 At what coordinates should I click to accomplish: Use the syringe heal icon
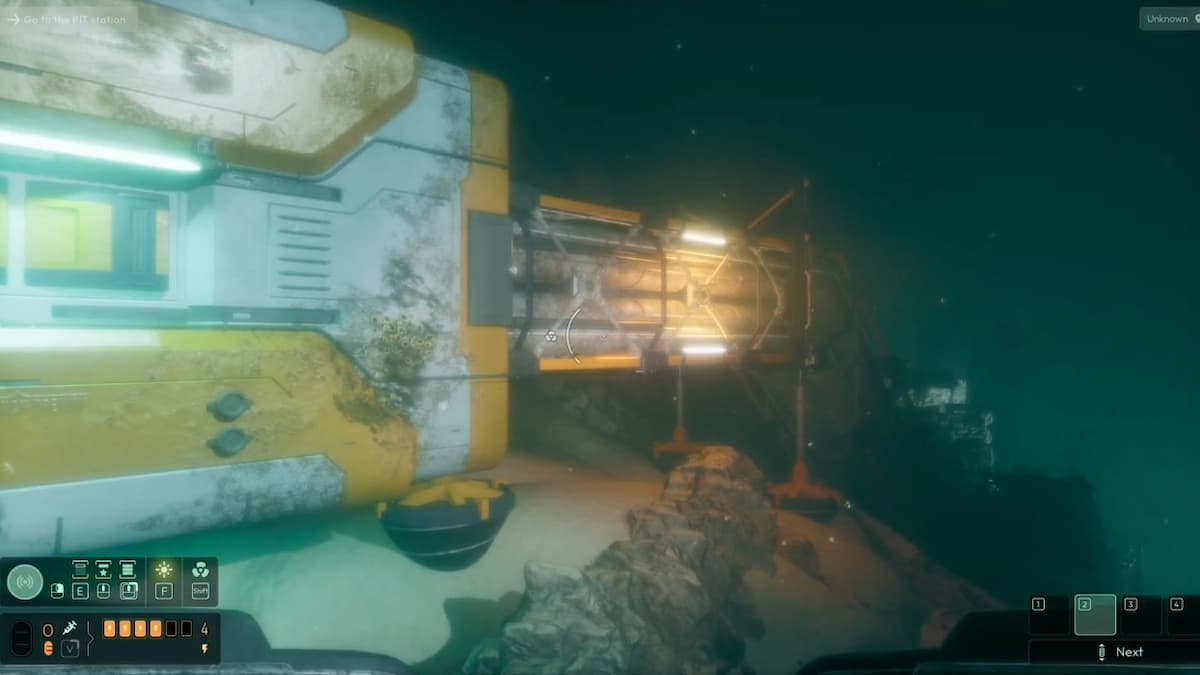pyautogui.click(x=70, y=629)
